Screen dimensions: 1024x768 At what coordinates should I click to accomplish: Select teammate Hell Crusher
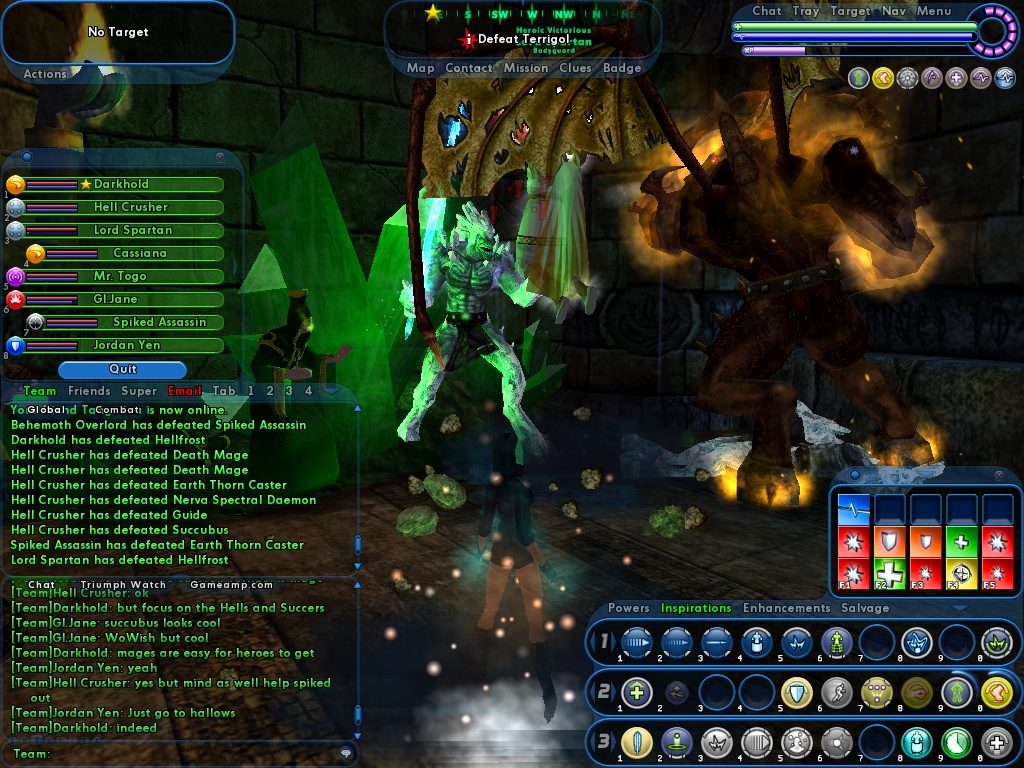(131, 207)
